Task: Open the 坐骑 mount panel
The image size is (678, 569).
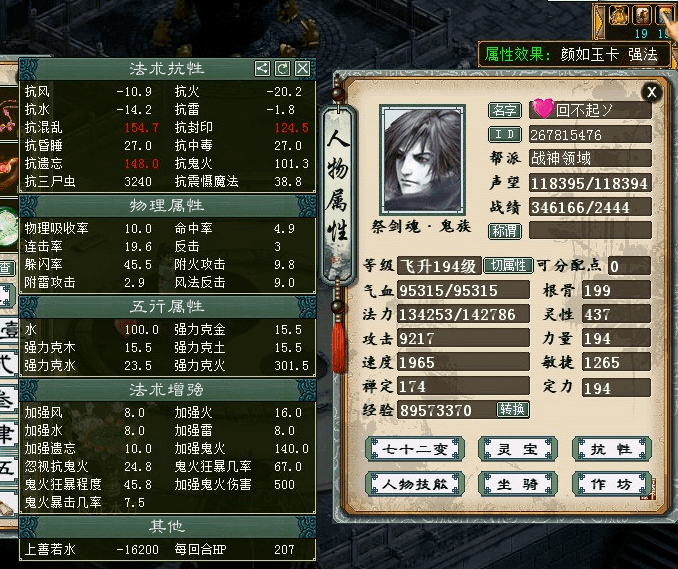Action: pos(516,485)
